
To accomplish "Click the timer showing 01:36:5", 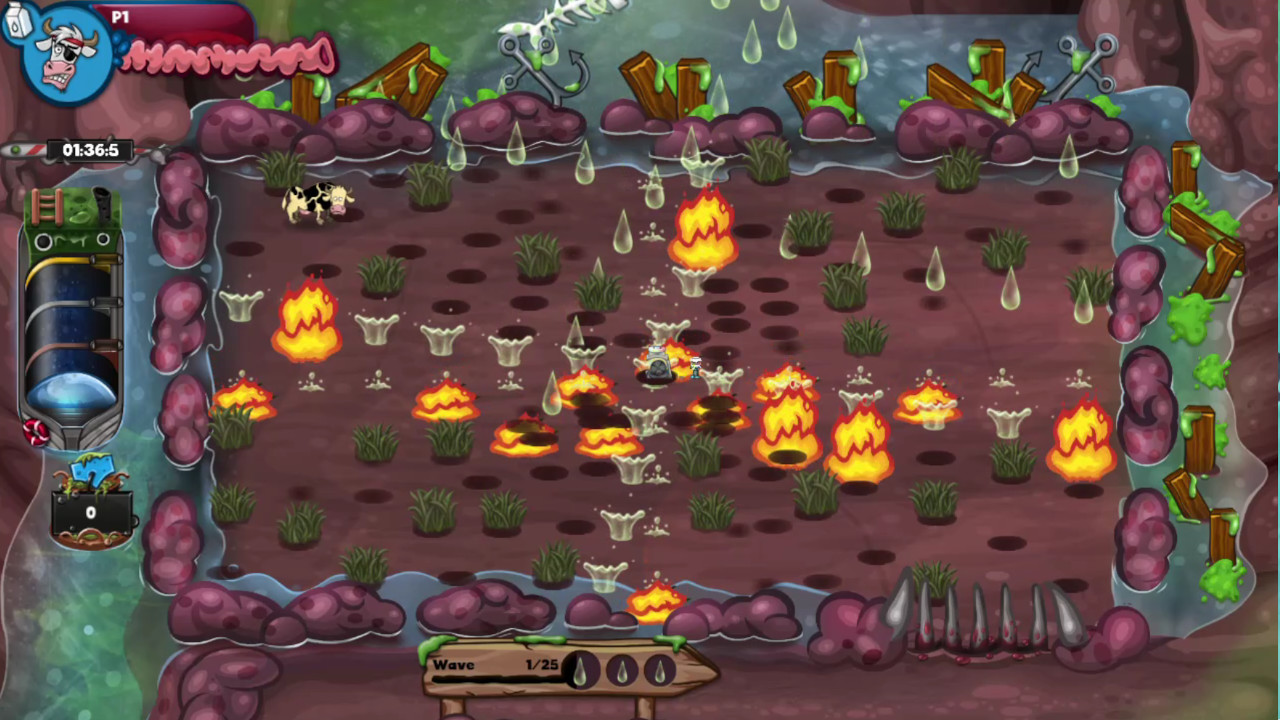I will coord(90,150).
